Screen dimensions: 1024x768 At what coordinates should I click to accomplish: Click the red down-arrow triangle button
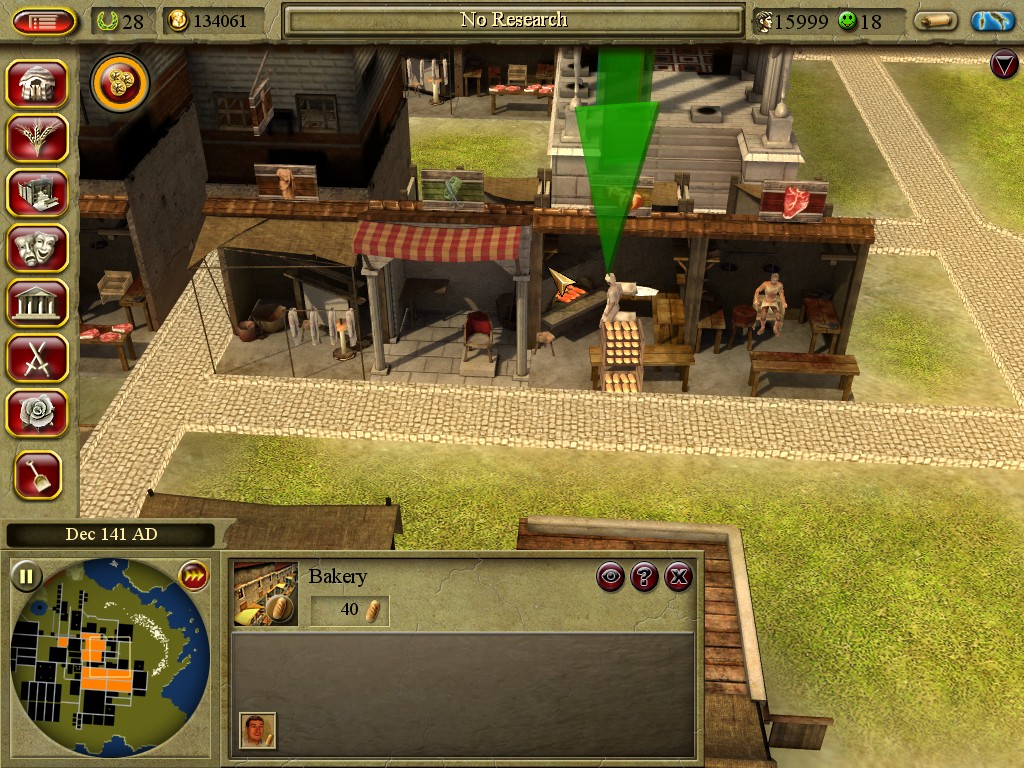[x=1003, y=66]
